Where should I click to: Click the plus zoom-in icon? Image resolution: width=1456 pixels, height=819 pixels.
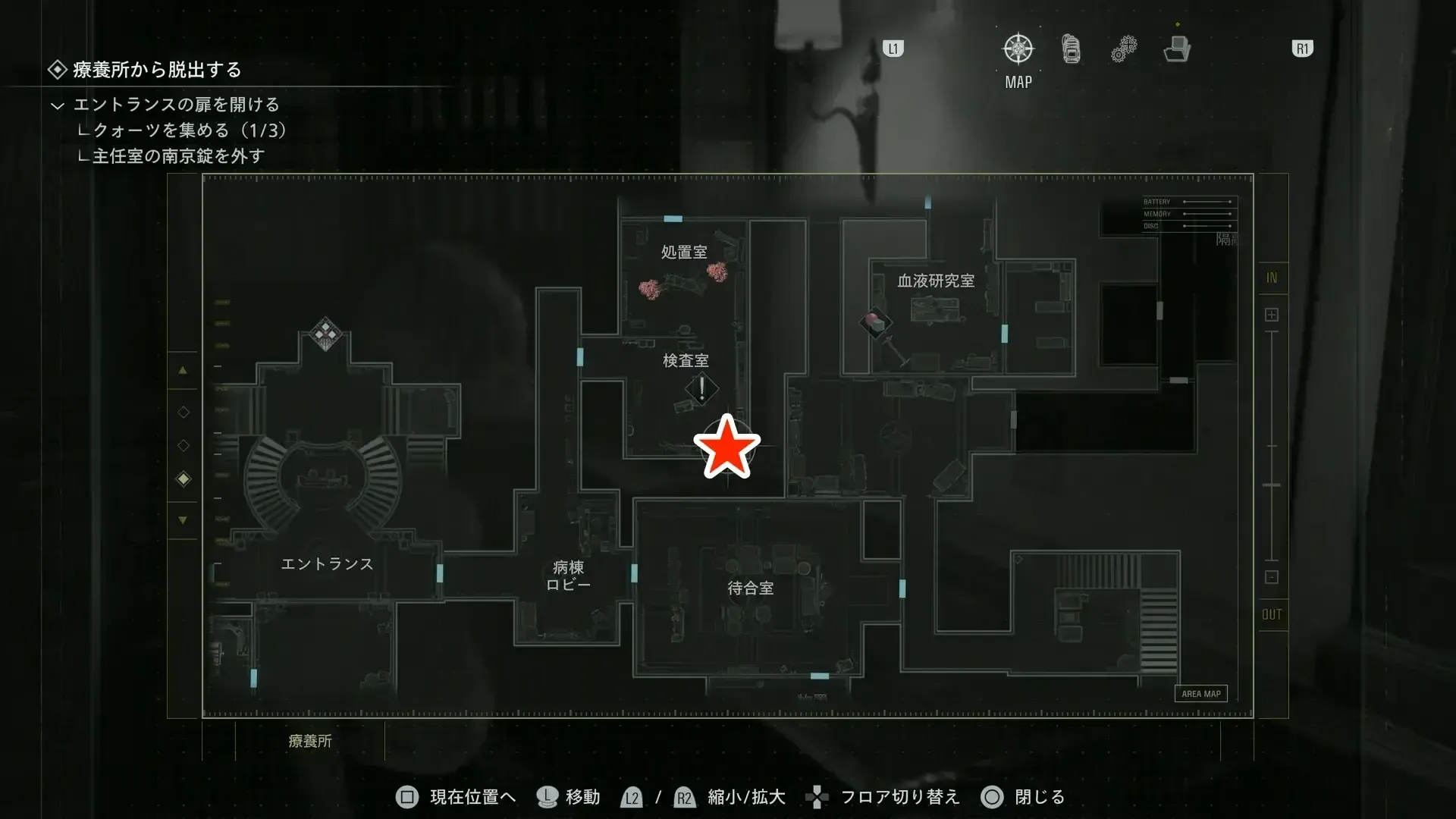coord(1271,314)
